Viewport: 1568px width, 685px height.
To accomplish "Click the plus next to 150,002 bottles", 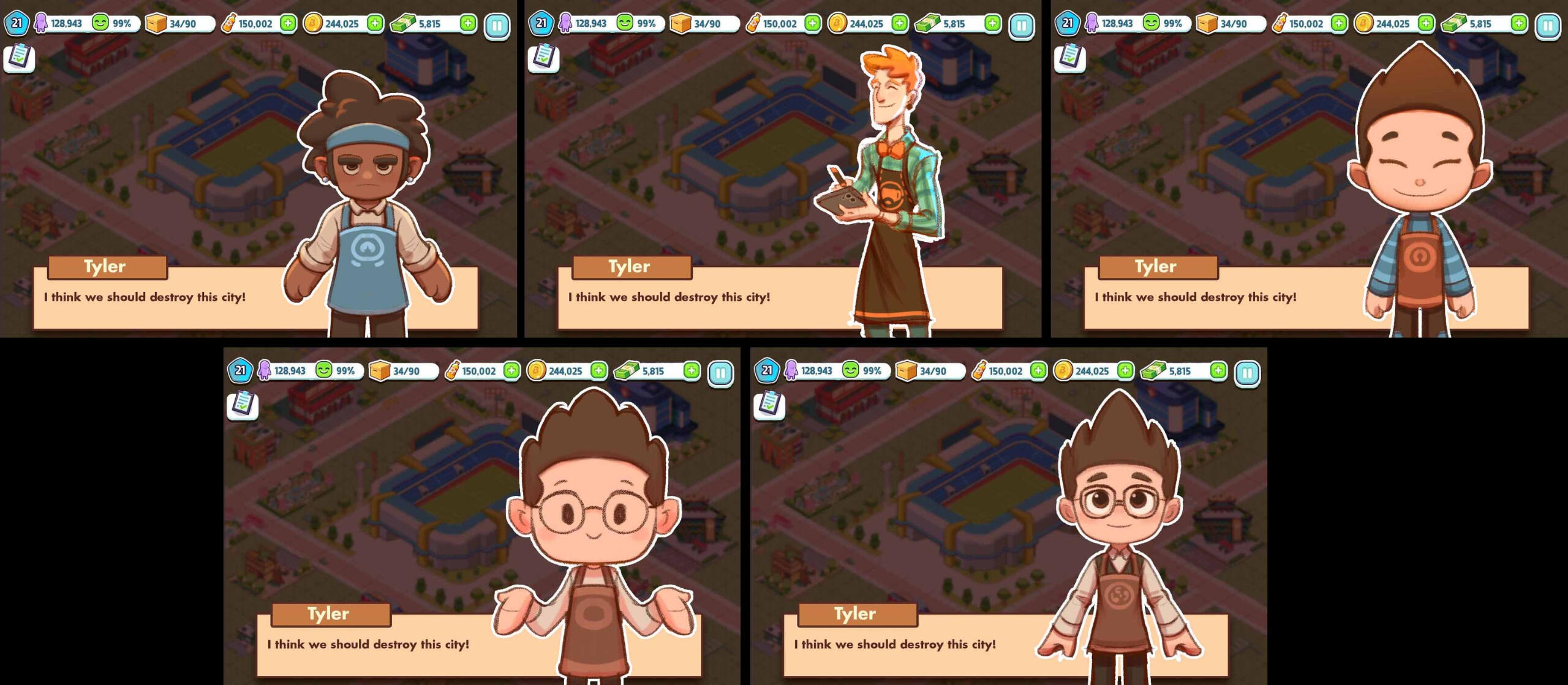I will click(288, 23).
